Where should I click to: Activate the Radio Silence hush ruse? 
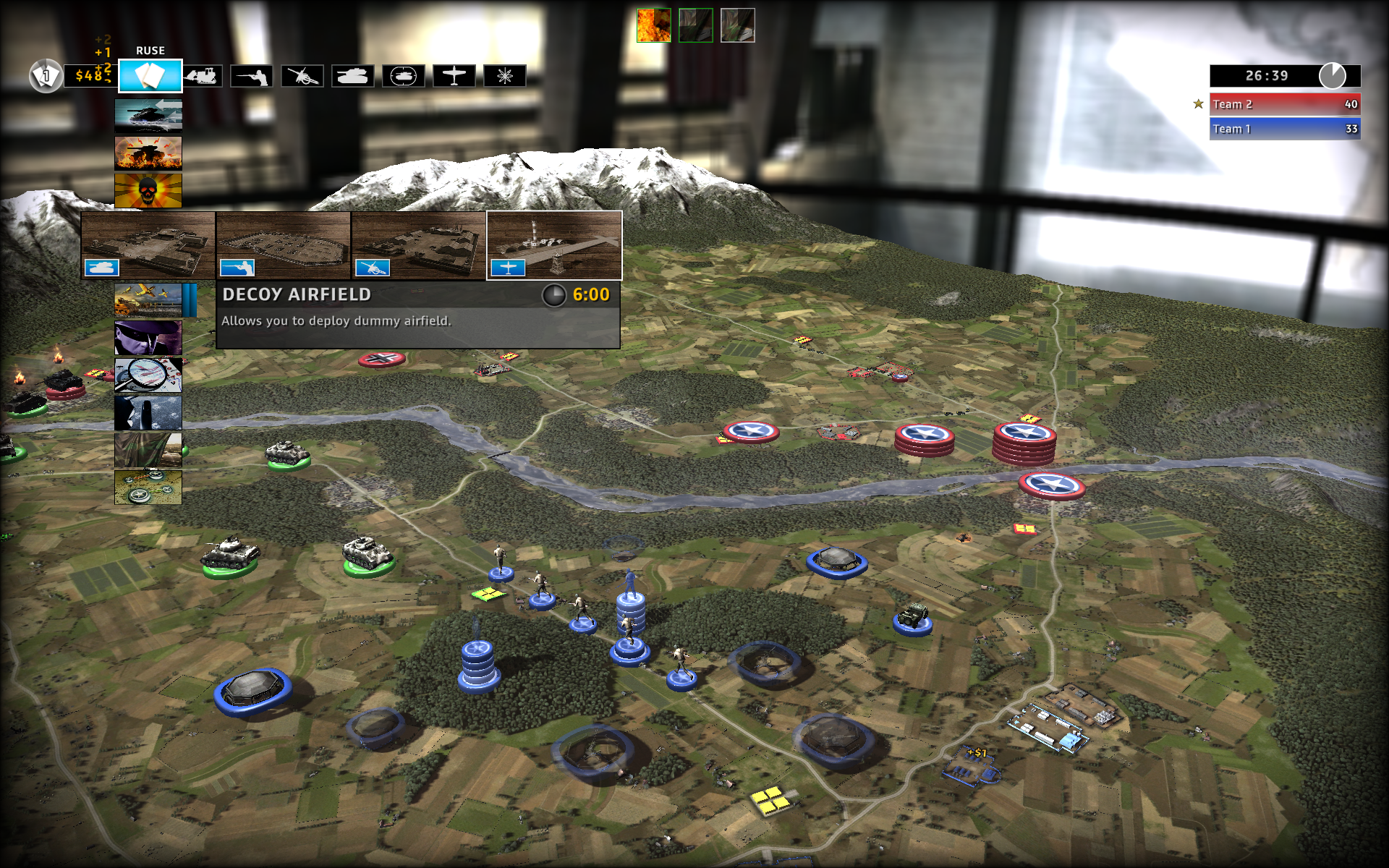[x=148, y=412]
